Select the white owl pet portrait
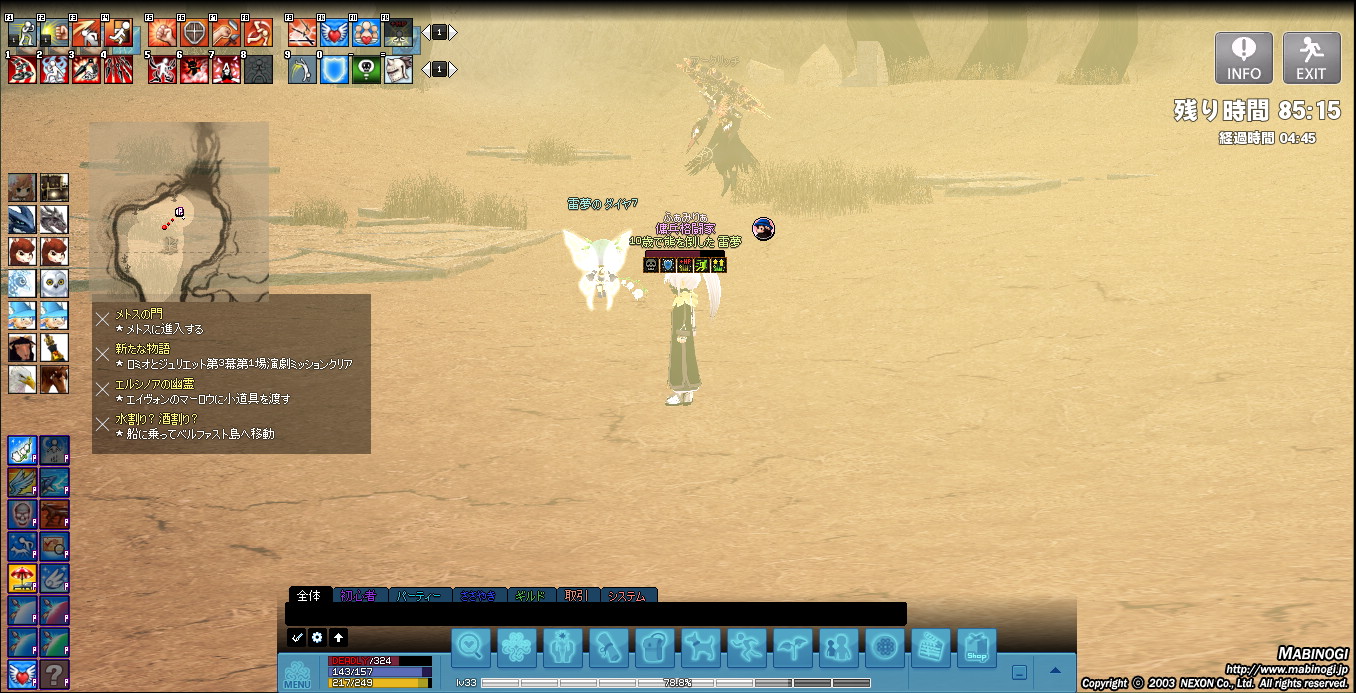Screen dimensions: 1356x693 (x=54, y=283)
